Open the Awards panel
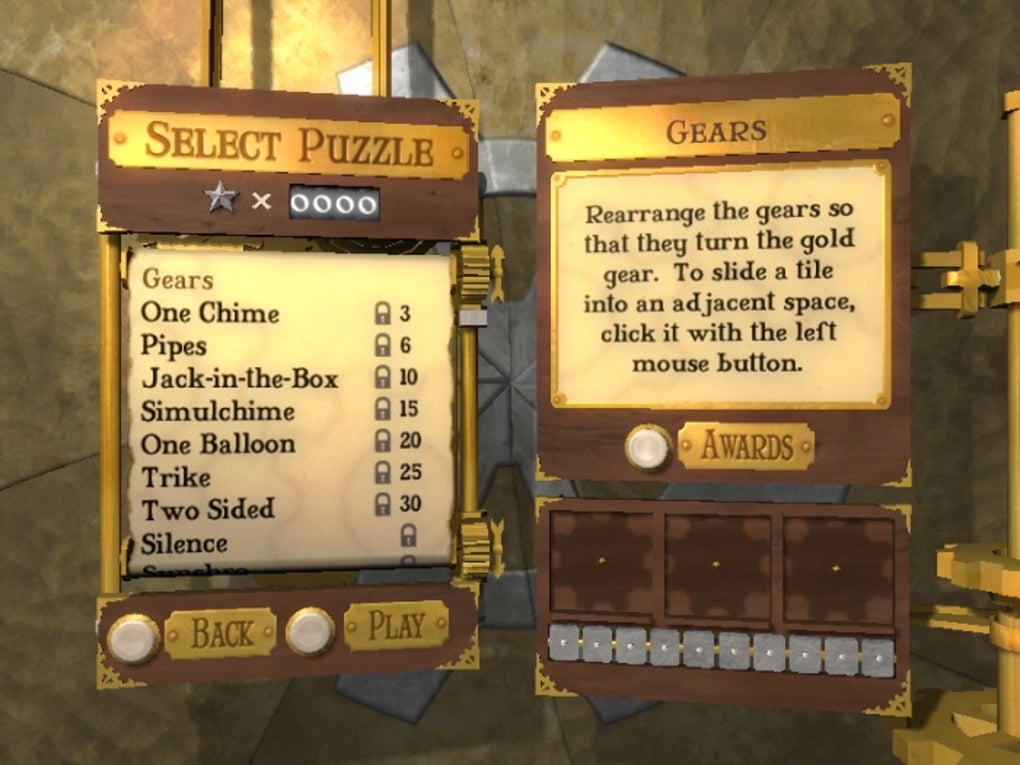The image size is (1020, 765). click(745, 446)
